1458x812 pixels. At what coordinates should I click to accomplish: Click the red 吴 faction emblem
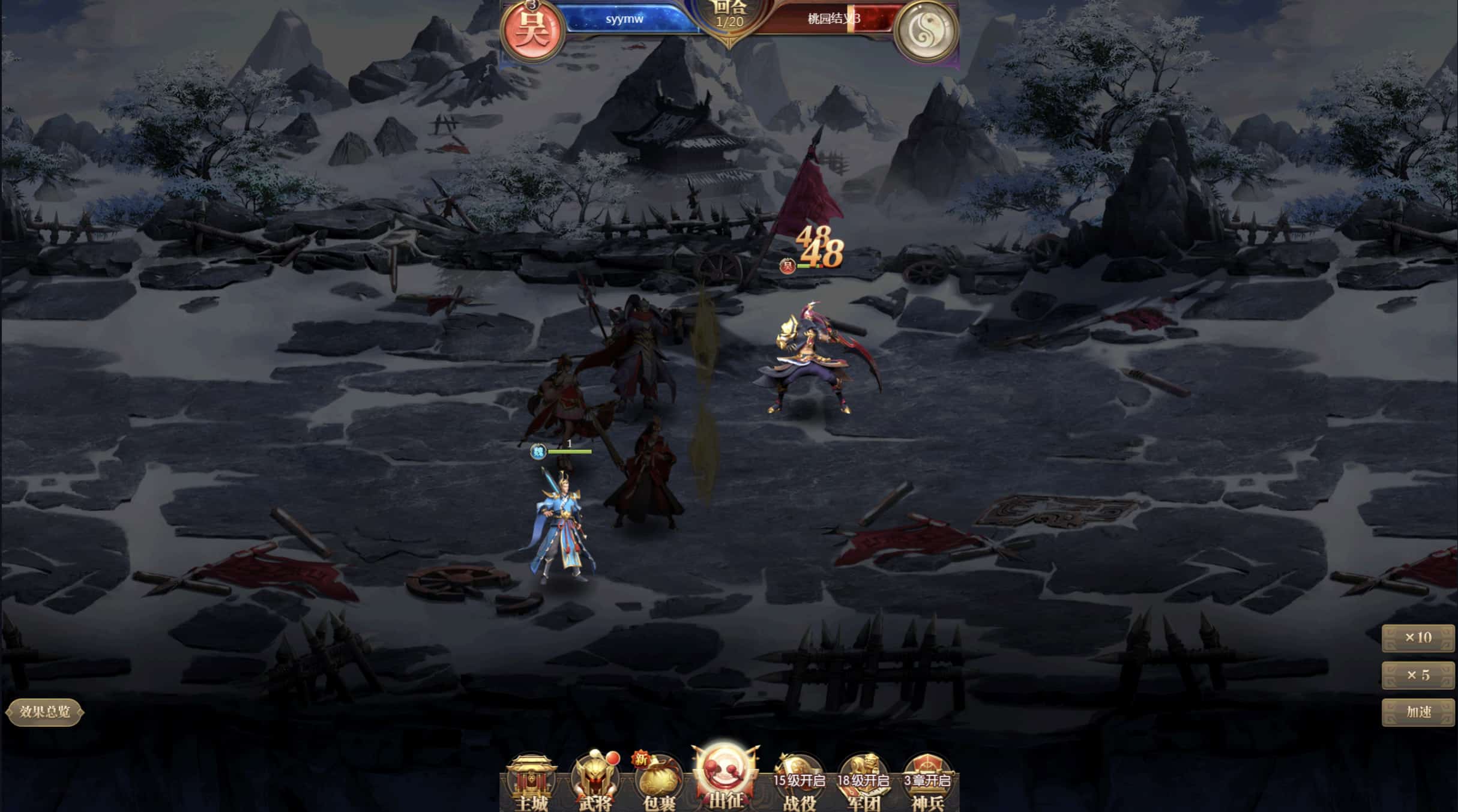(532, 31)
